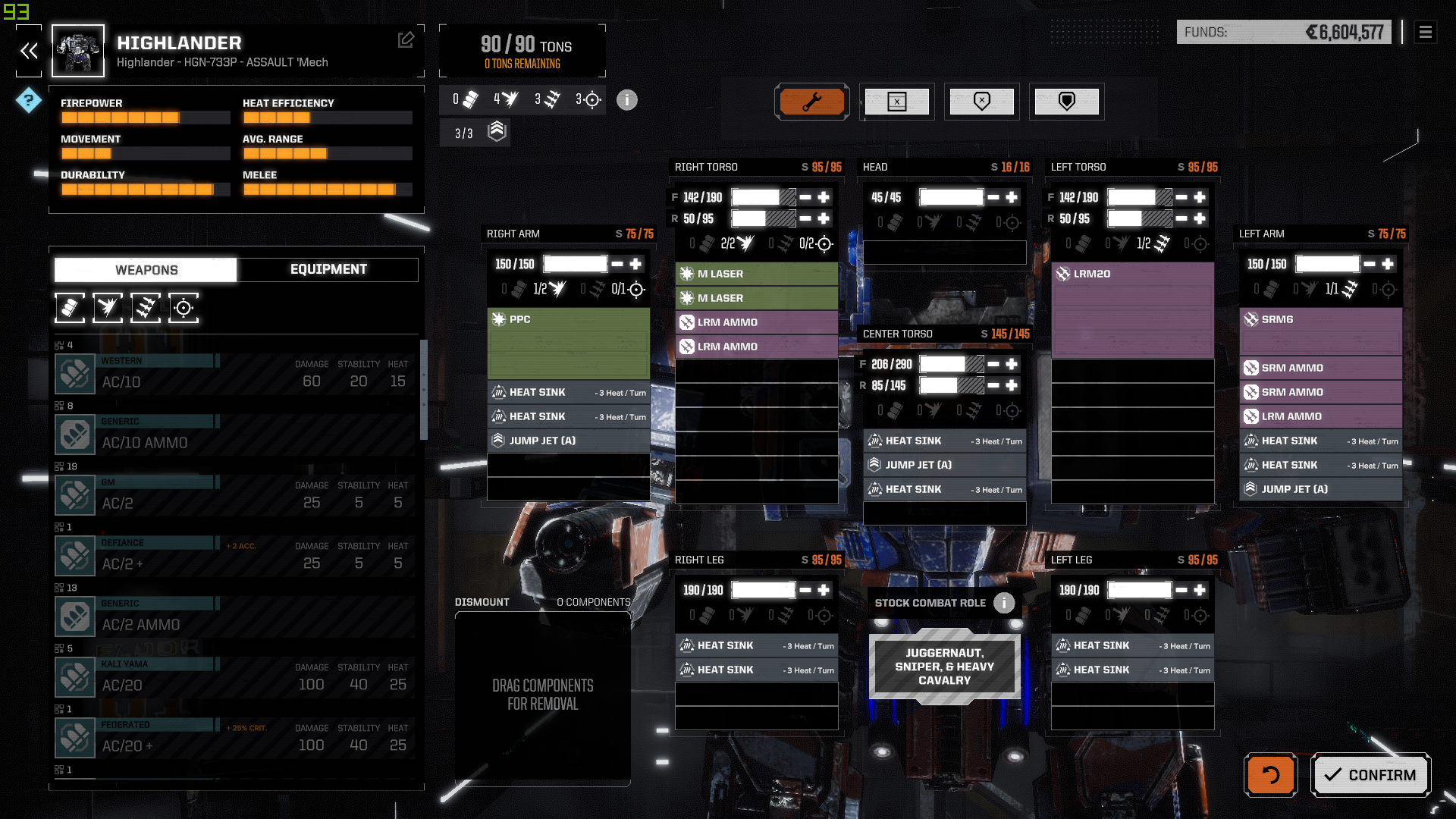Open the hamburger menu beside funds
The image size is (1456, 819).
pyautogui.click(x=1425, y=32)
